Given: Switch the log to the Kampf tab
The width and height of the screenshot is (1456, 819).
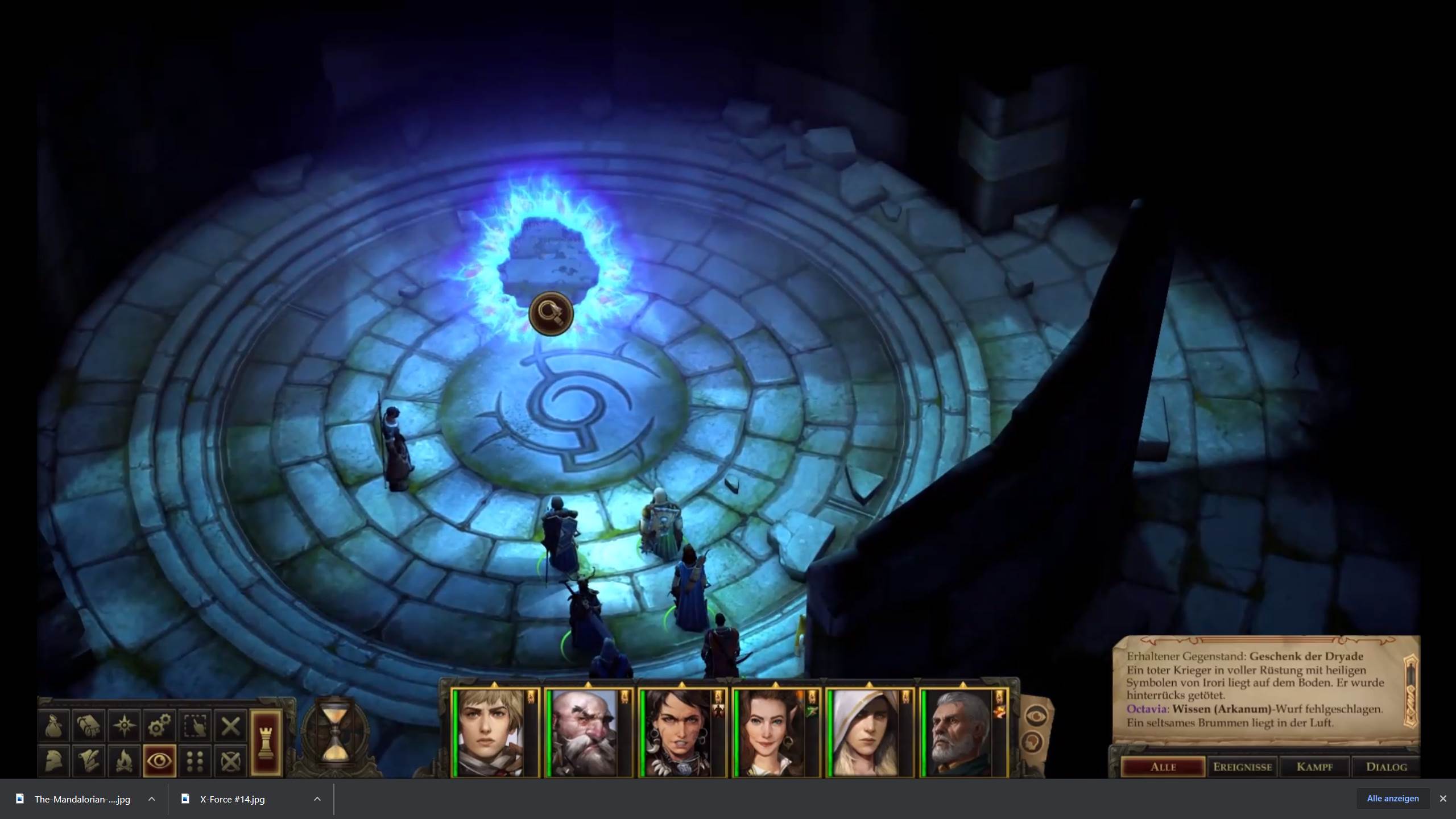Looking at the screenshot, I should coord(1314,767).
